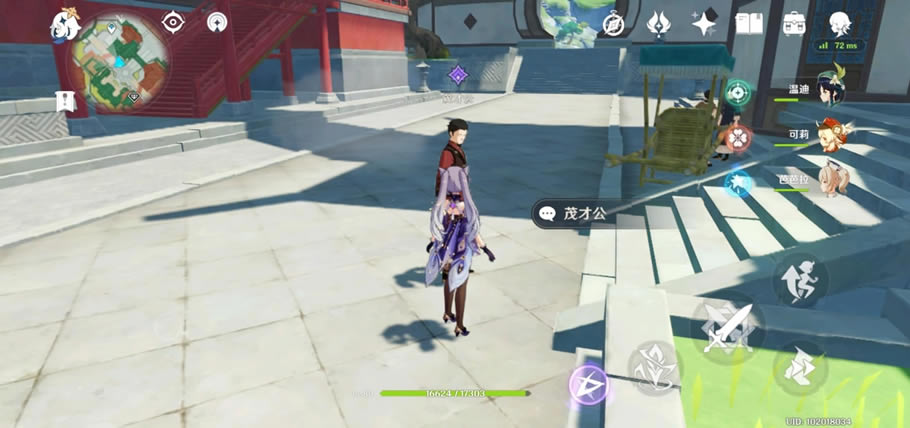This screenshot has width=910, height=428.
Task: Switch to party member 可莉
Action: pyautogui.click(x=831, y=134)
